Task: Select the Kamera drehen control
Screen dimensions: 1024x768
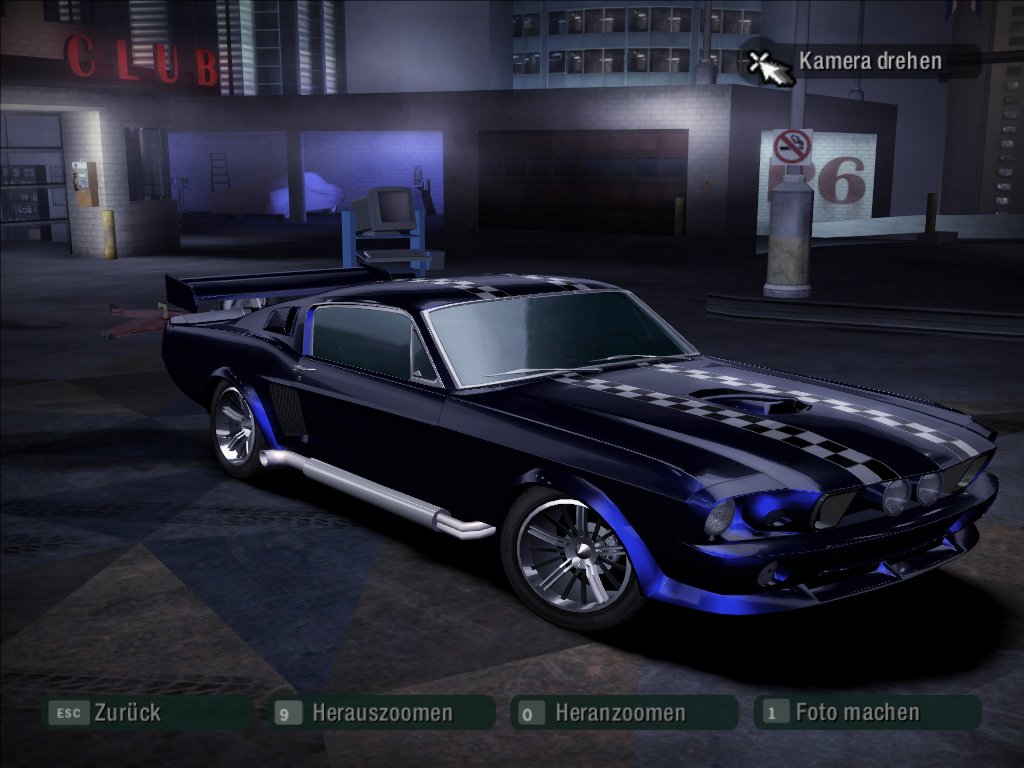Action: point(869,61)
